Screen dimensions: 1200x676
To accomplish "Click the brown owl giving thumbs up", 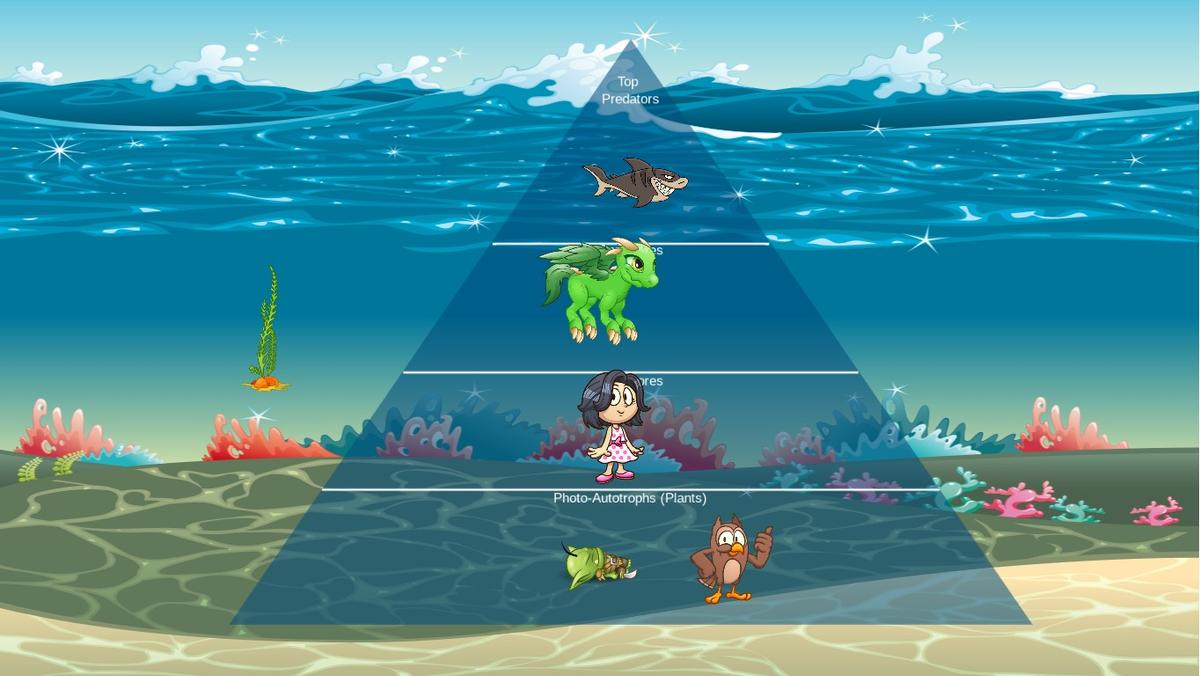I will (730, 558).
